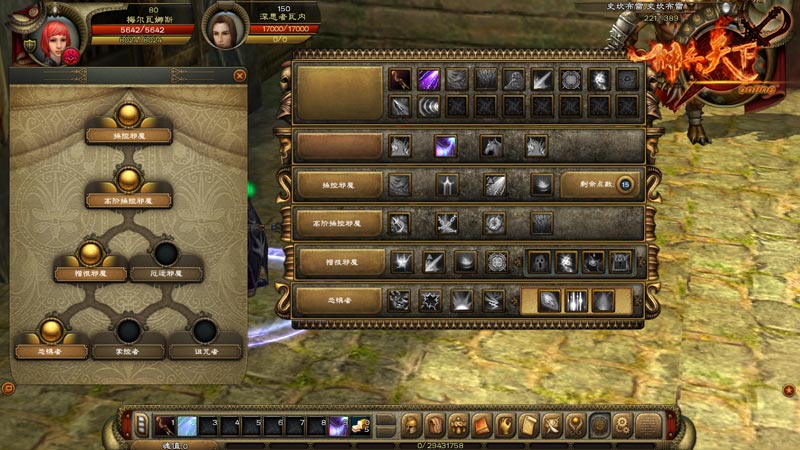
Task: Select the 掌控者 dark orb node
Action: (128, 332)
